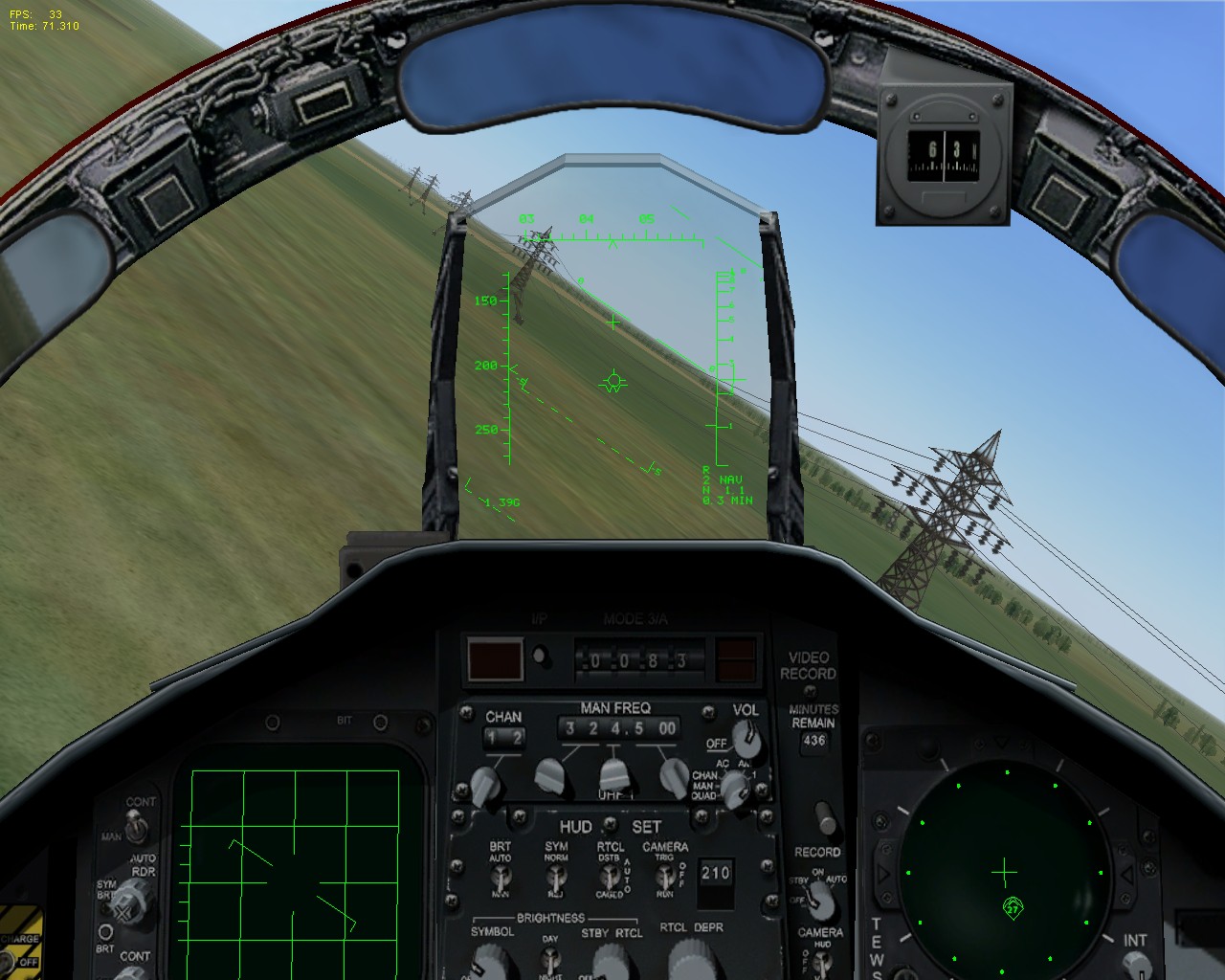1225x980 pixels.
Task: Click the MODE 3/A code thumbwheels
Action: pyautogui.click(x=632, y=657)
